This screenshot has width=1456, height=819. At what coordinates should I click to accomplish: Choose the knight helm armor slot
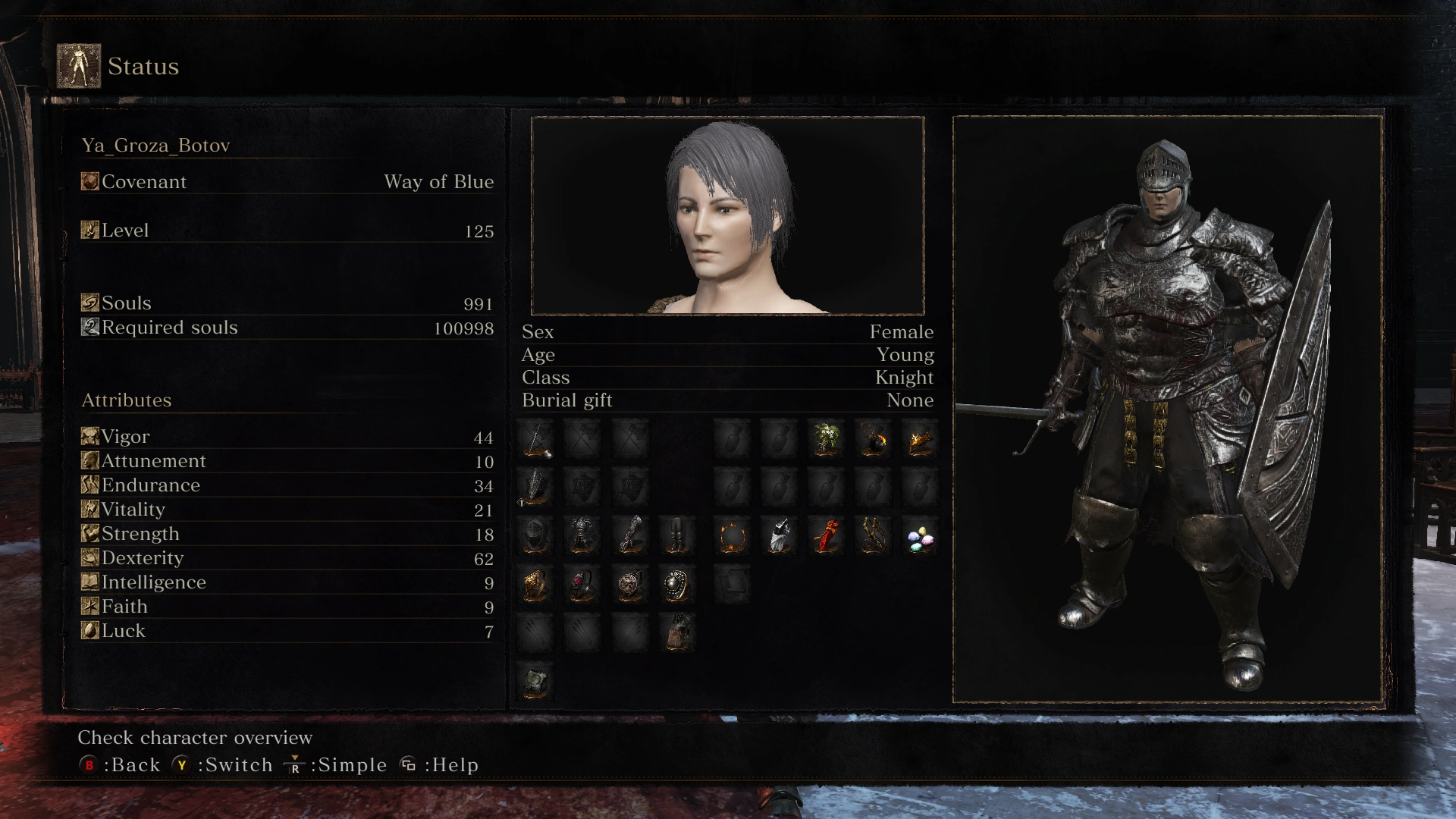point(536,536)
